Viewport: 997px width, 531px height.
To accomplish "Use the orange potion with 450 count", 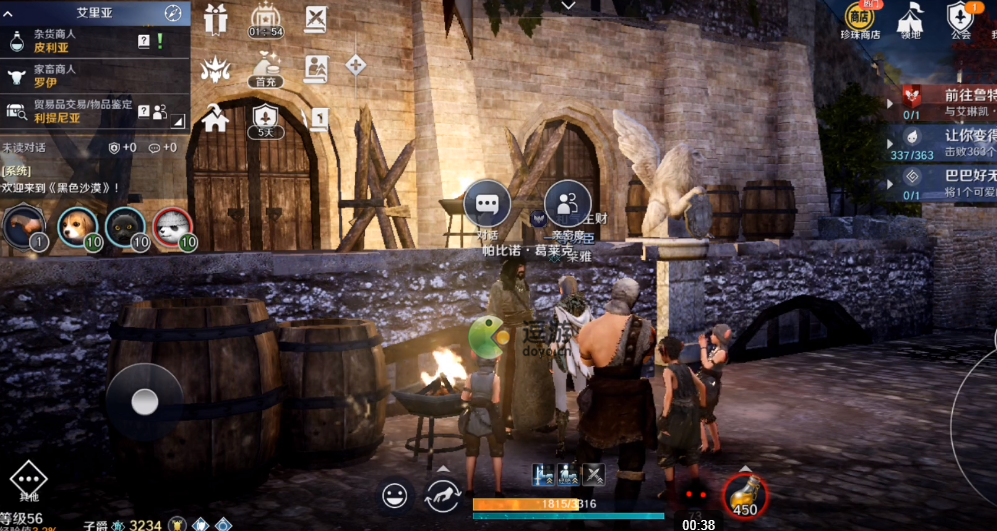I will [x=744, y=494].
